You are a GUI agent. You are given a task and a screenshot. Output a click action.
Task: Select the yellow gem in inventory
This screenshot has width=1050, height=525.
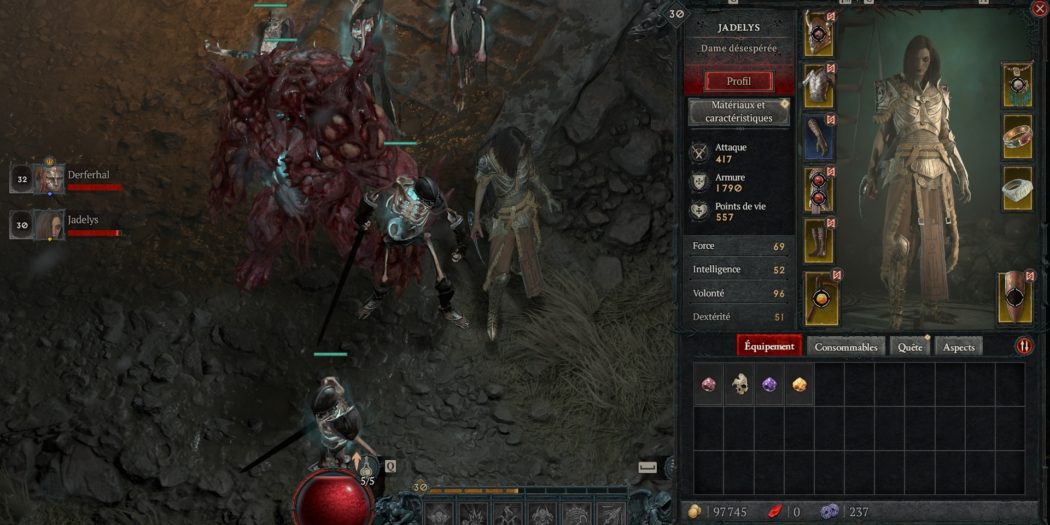799,384
